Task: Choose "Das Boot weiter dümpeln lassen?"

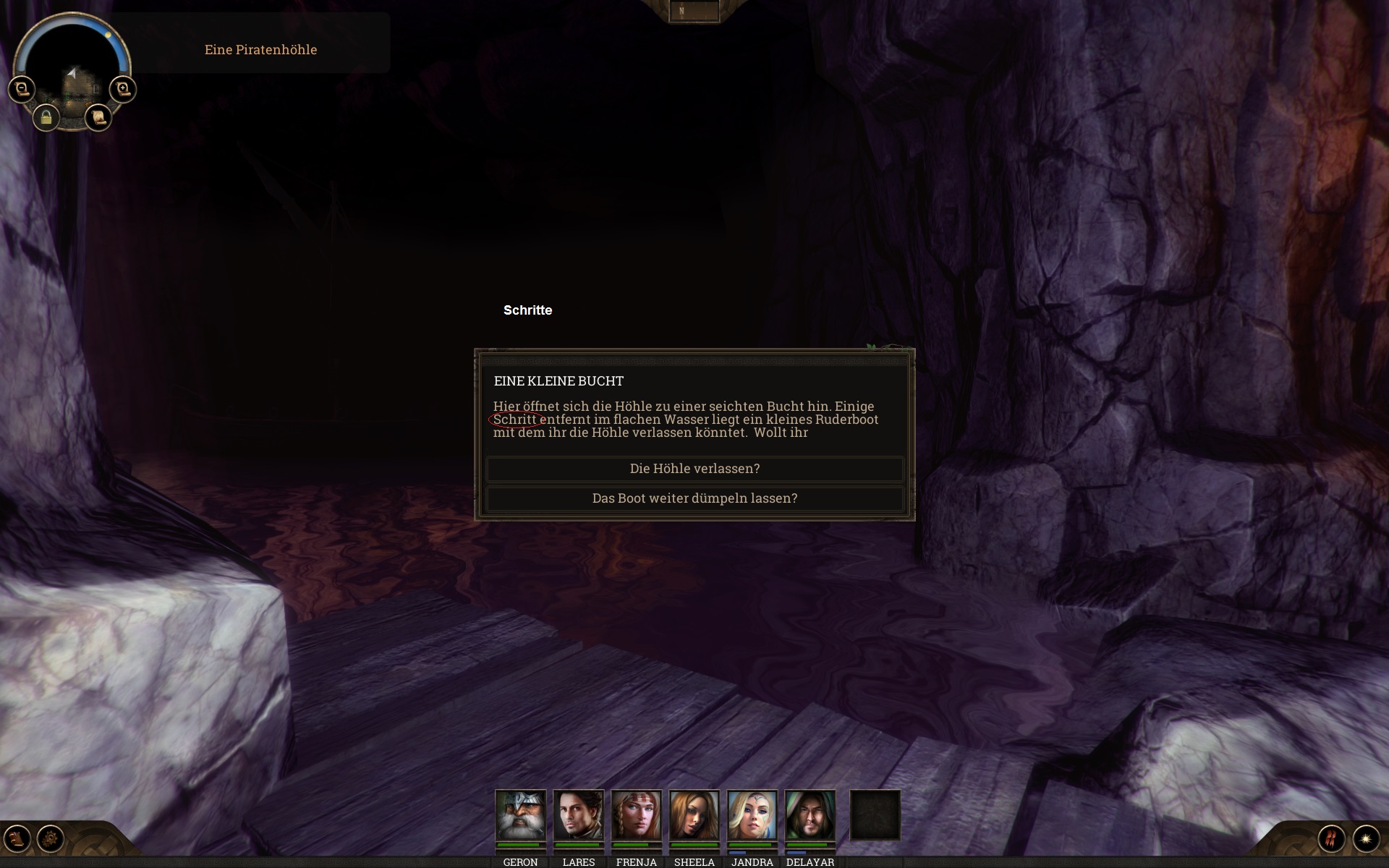Action: 694,498
